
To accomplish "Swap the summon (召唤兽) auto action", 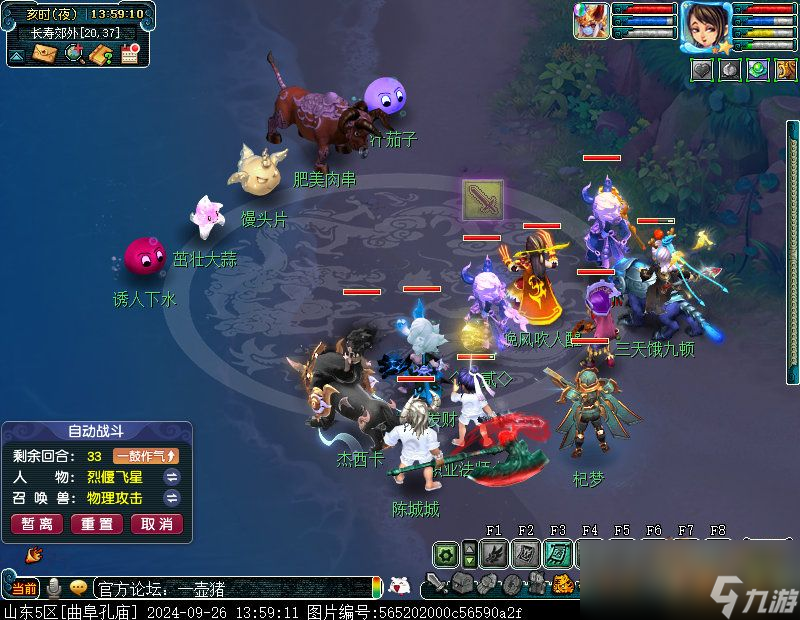I will (x=172, y=498).
